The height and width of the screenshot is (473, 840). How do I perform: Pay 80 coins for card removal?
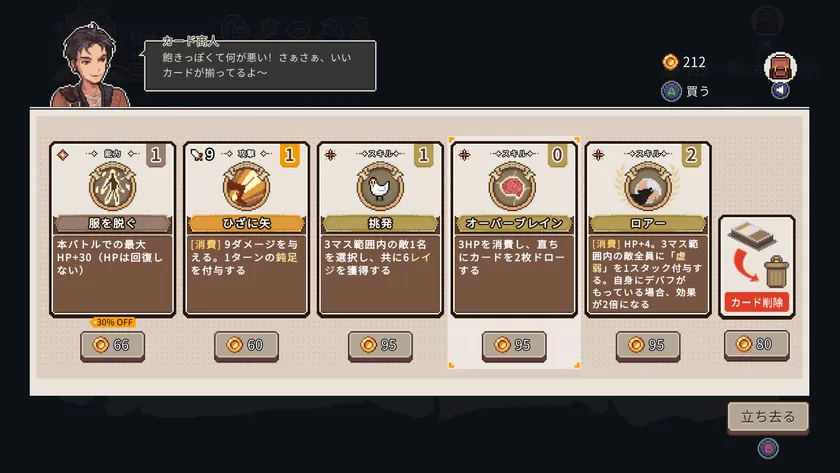pos(756,345)
